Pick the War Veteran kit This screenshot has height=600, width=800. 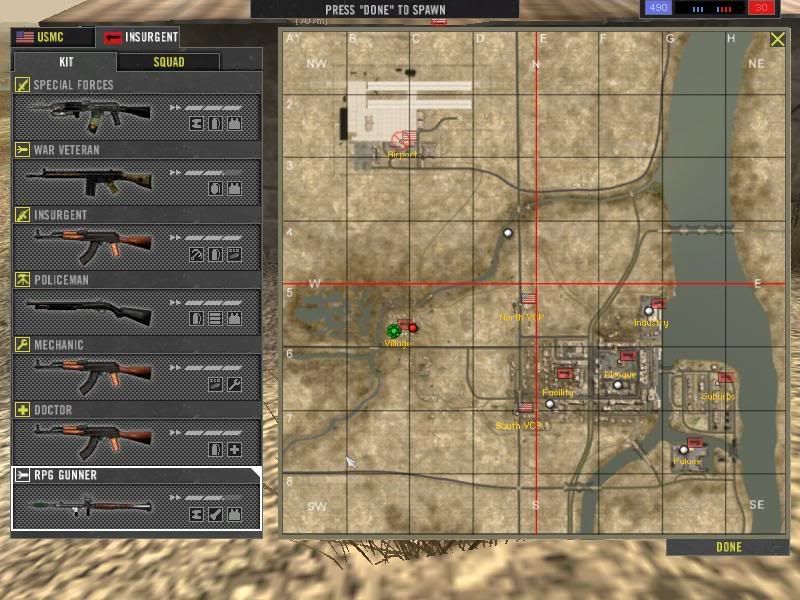point(136,174)
